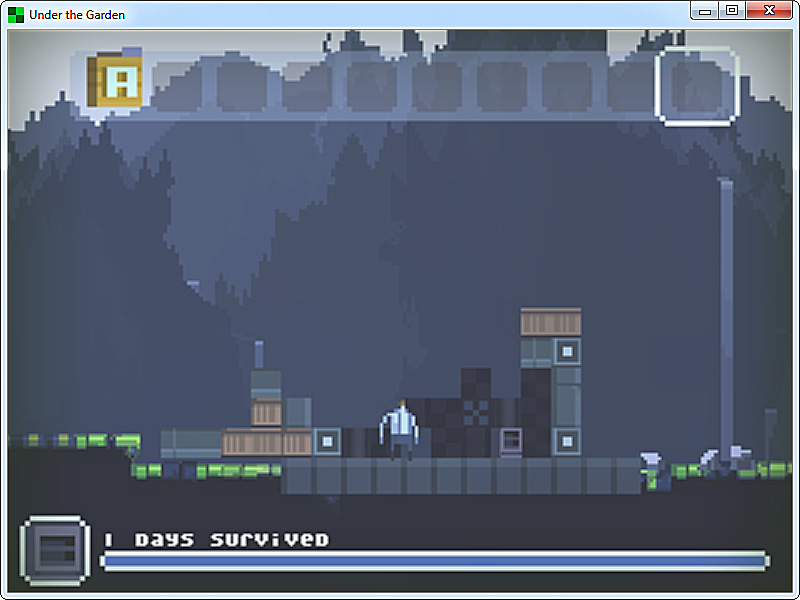Minimize the game window
Image resolution: width=800 pixels, height=600 pixels.
[705, 10]
